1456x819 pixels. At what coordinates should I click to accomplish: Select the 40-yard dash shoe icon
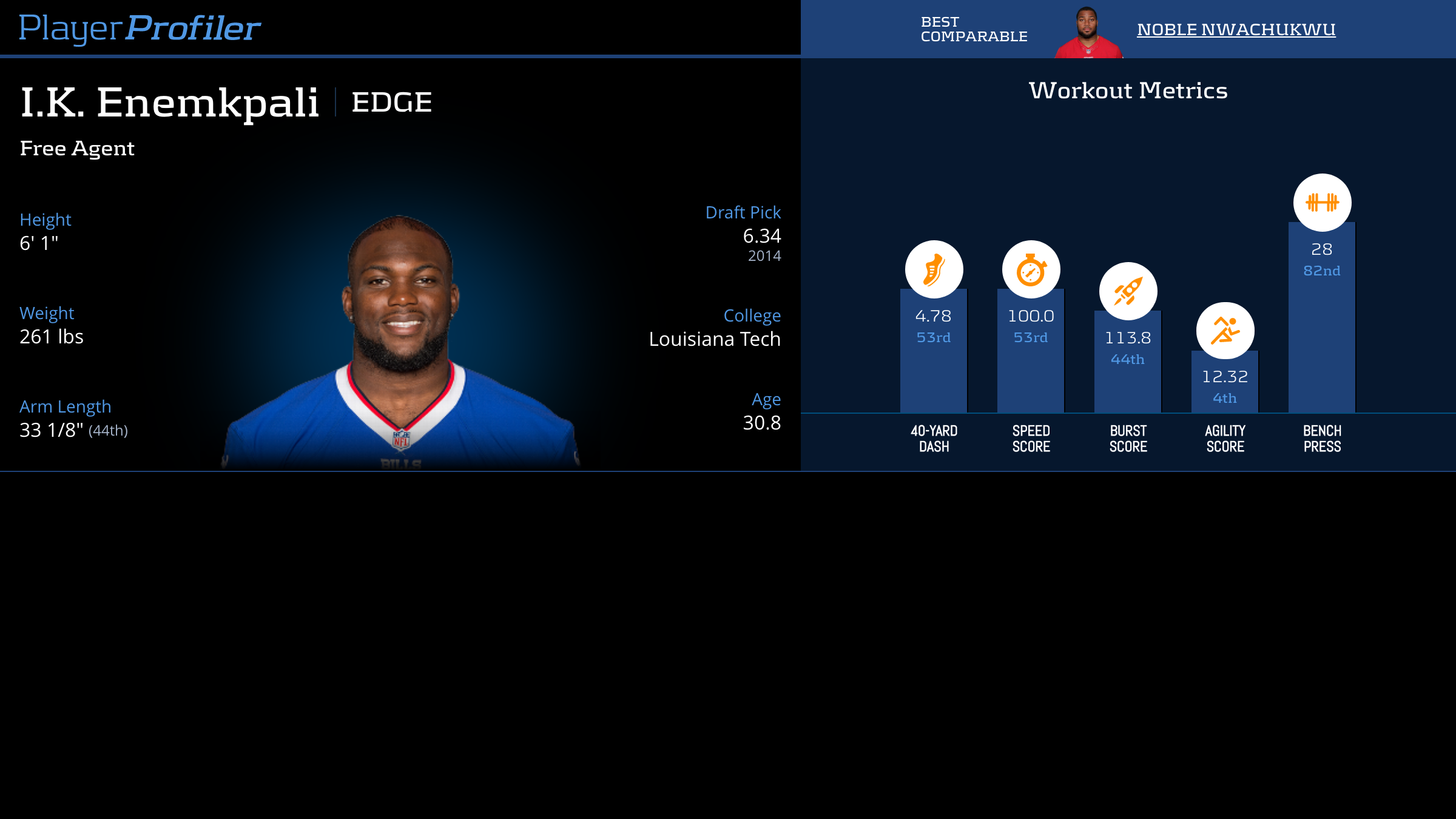click(x=934, y=269)
